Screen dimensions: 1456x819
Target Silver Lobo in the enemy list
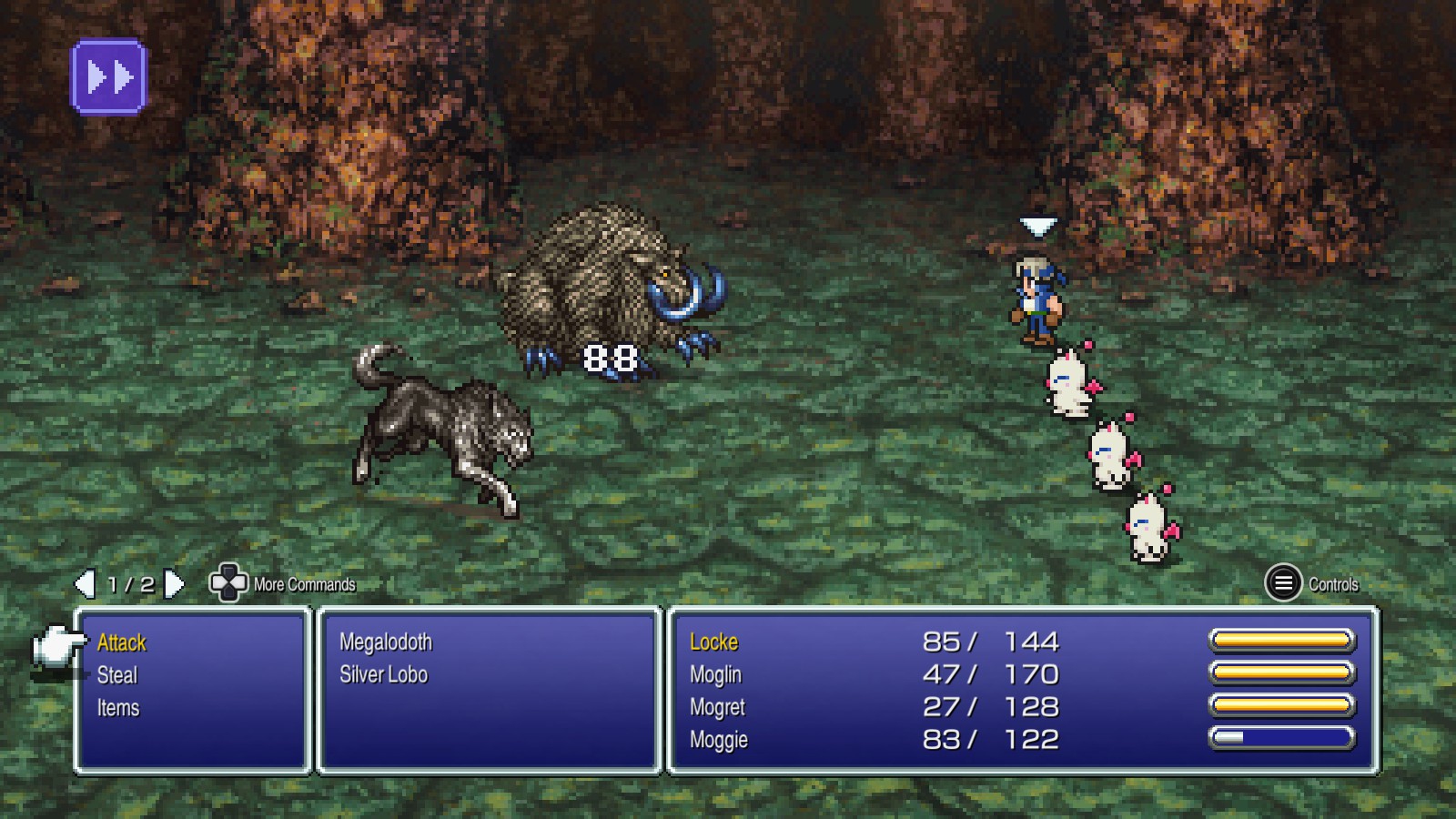click(x=383, y=675)
